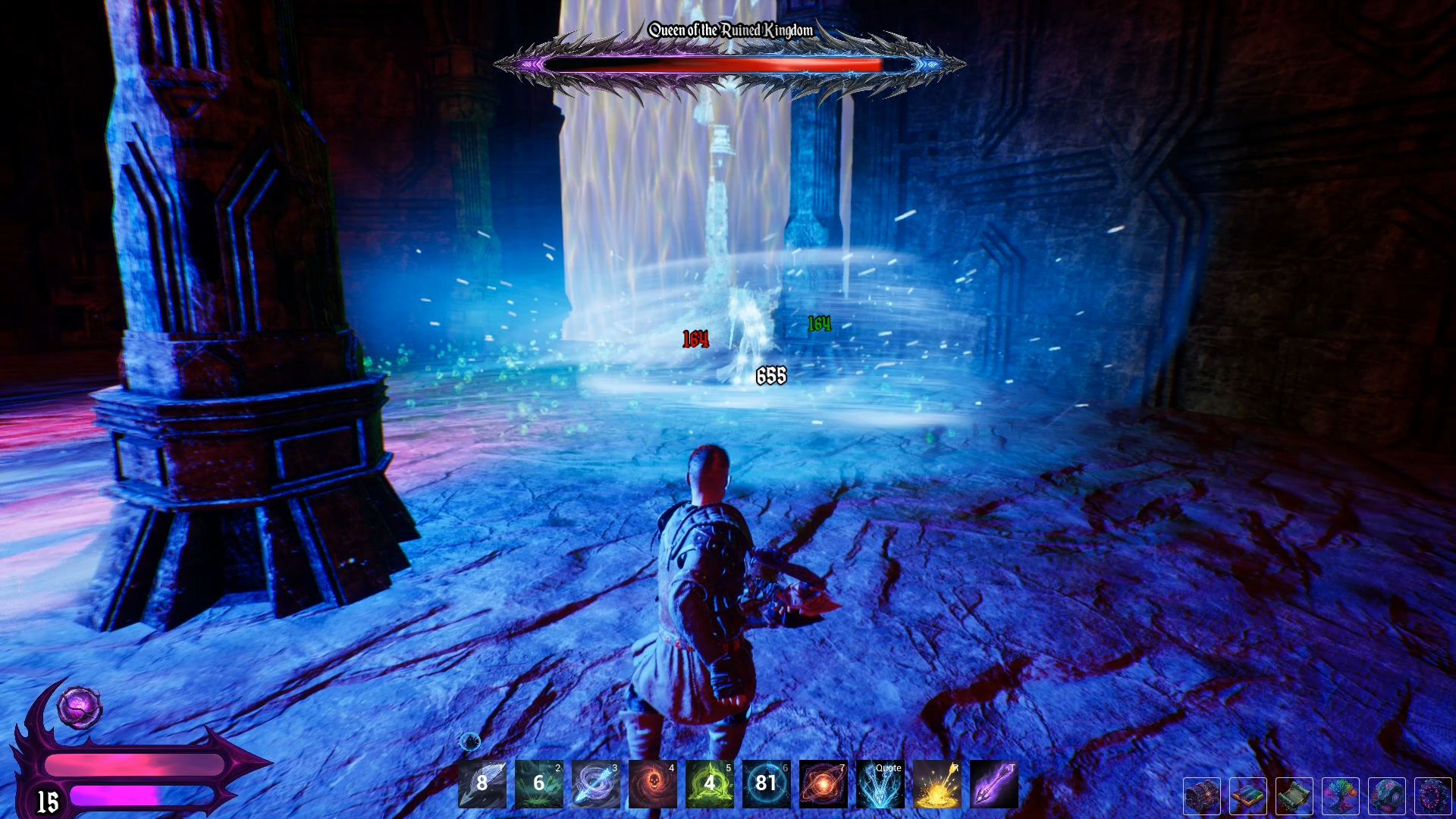This screenshot has width=1456, height=819.
Task: Fire the purple shadow arrow ability
Action: tap(994, 783)
